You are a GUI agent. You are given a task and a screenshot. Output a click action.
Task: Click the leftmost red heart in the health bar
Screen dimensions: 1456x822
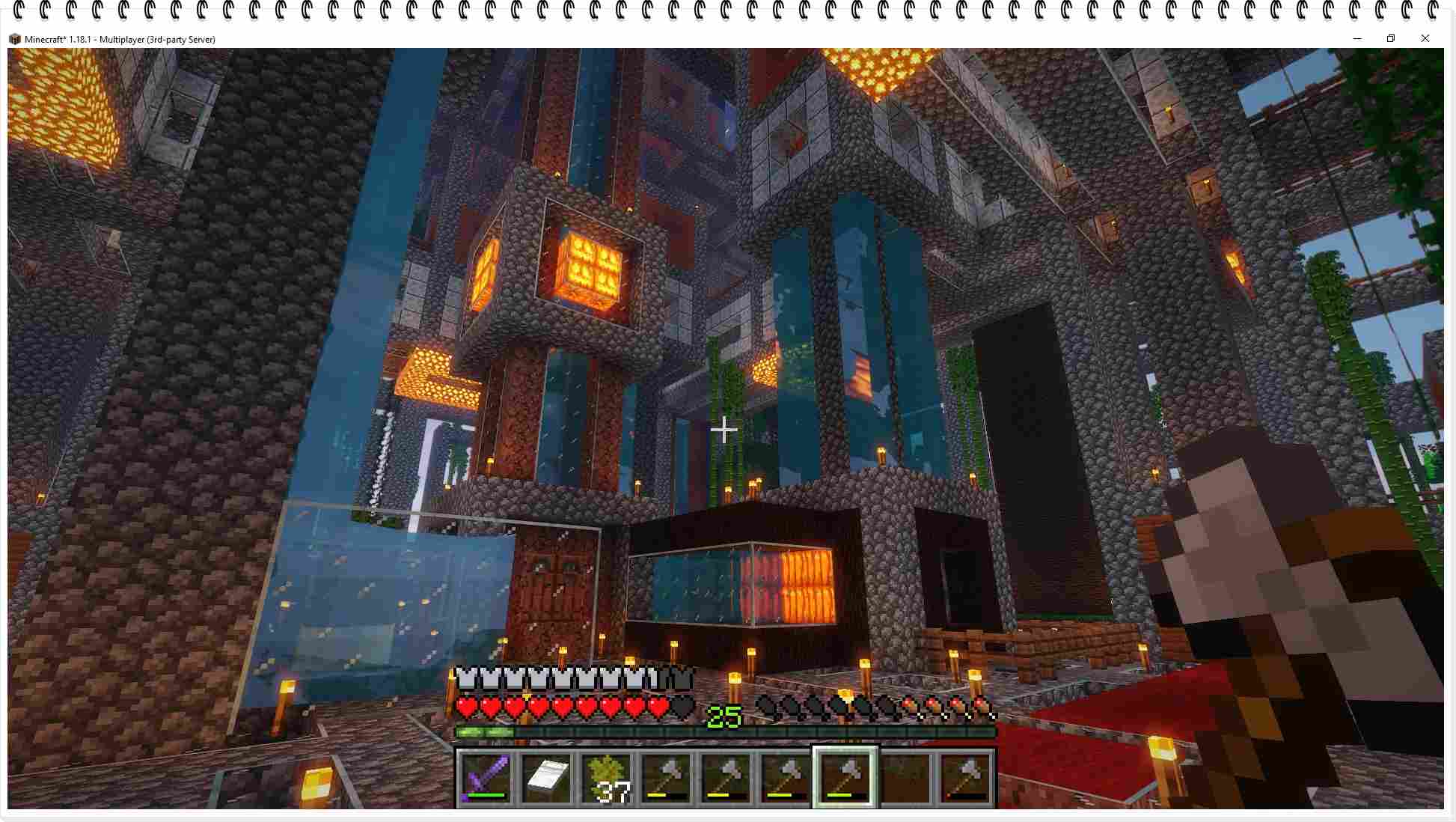(x=465, y=707)
